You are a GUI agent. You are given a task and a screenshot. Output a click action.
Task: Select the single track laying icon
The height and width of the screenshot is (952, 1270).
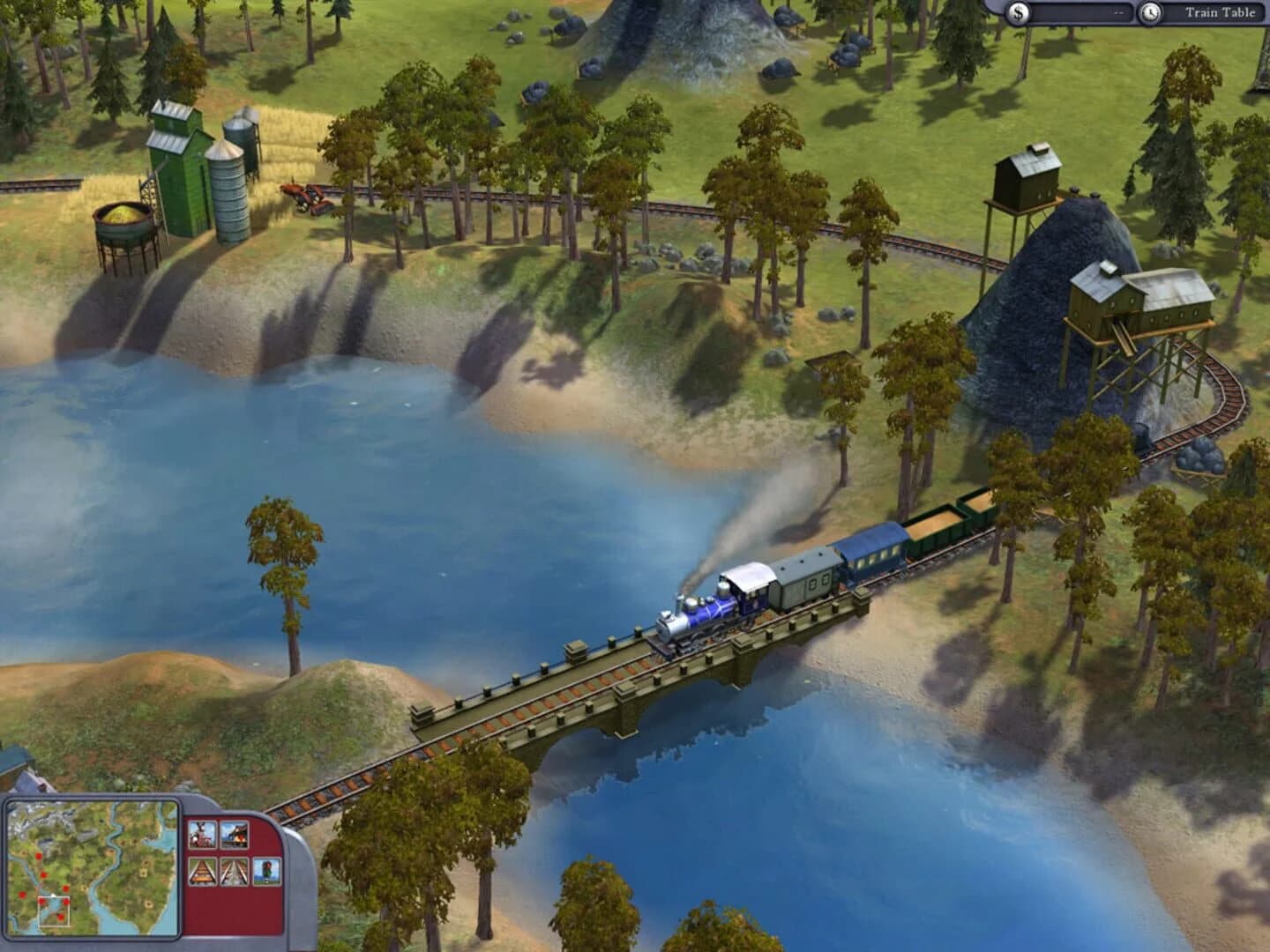pyautogui.click(x=202, y=871)
